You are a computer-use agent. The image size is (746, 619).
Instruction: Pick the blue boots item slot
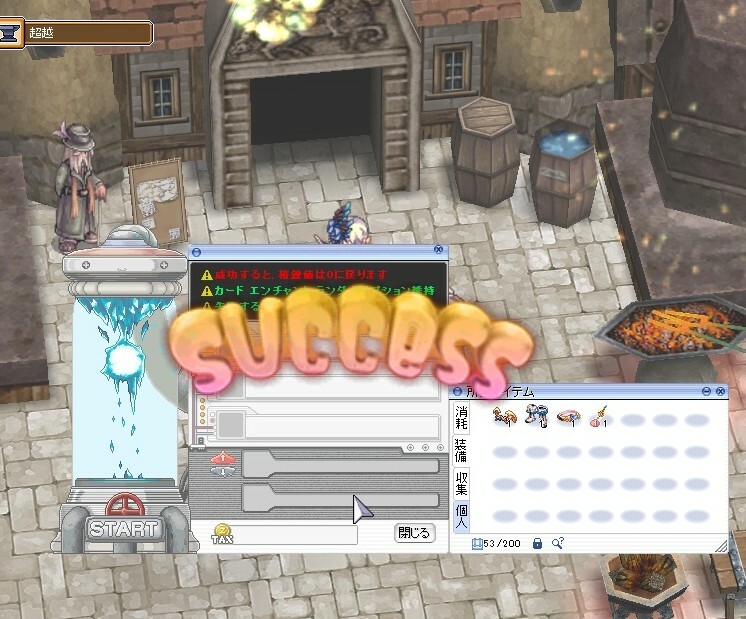pos(537,415)
